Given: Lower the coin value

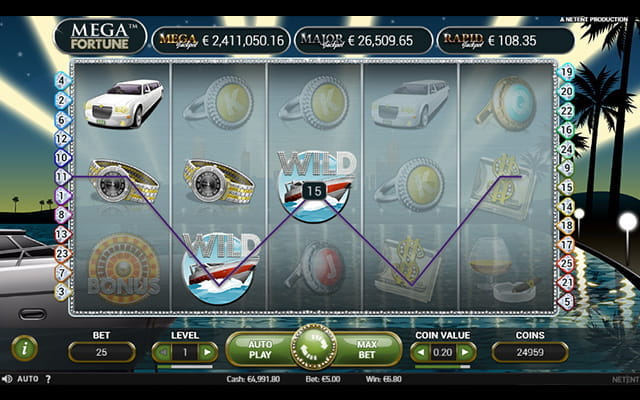Looking at the screenshot, I should point(421,351).
